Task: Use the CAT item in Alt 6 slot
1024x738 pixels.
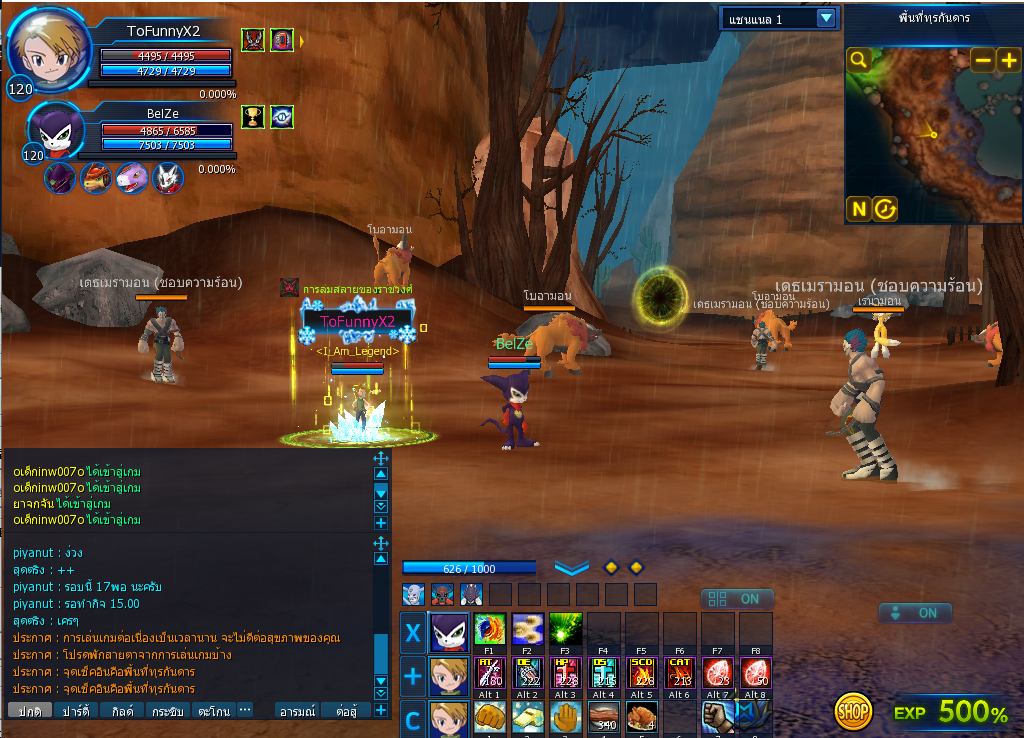Action: pos(680,673)
